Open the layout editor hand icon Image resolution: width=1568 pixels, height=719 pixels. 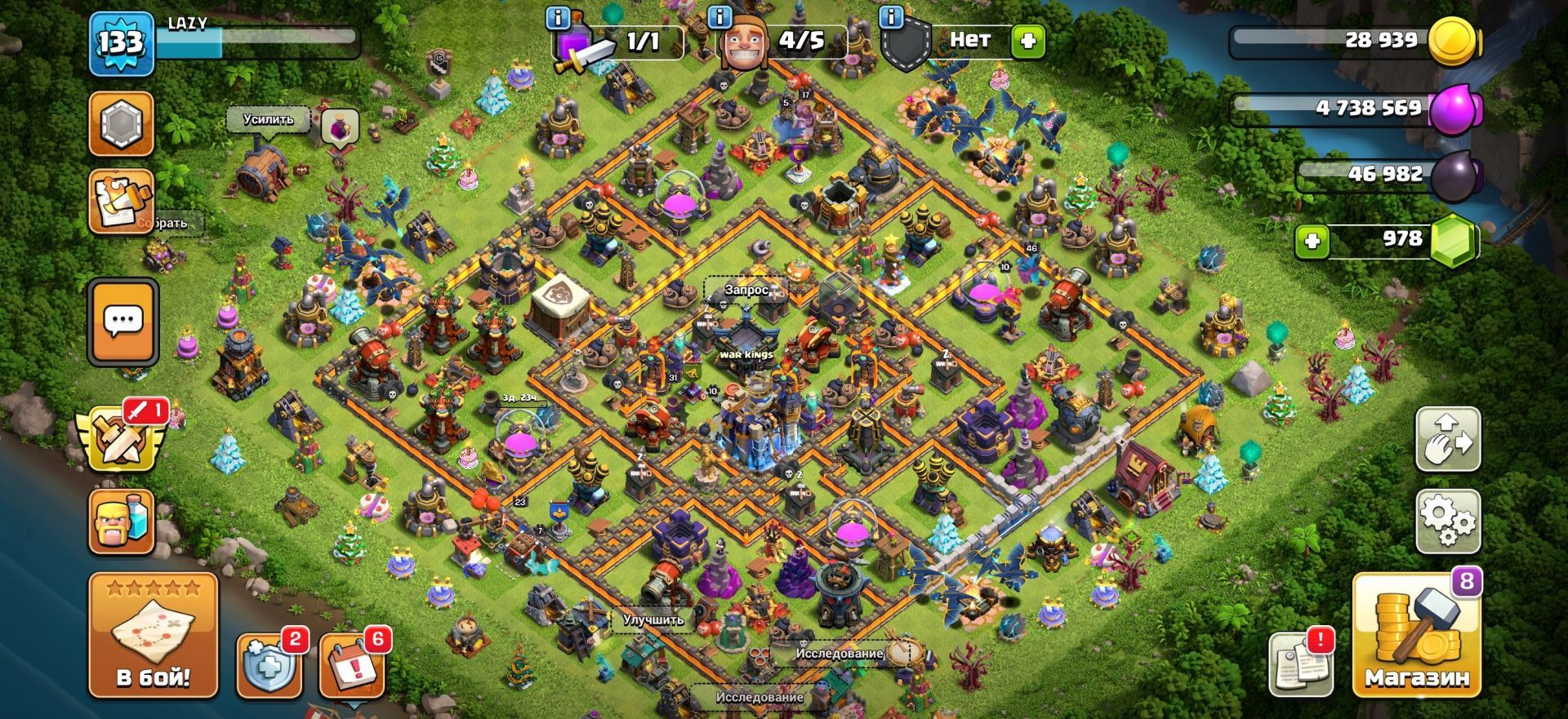[x=1447, y=439]
